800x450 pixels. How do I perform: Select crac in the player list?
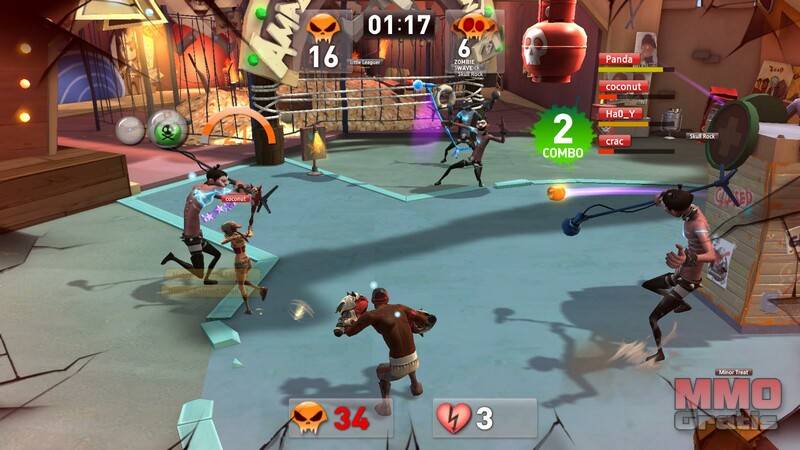tap(616, 141)
